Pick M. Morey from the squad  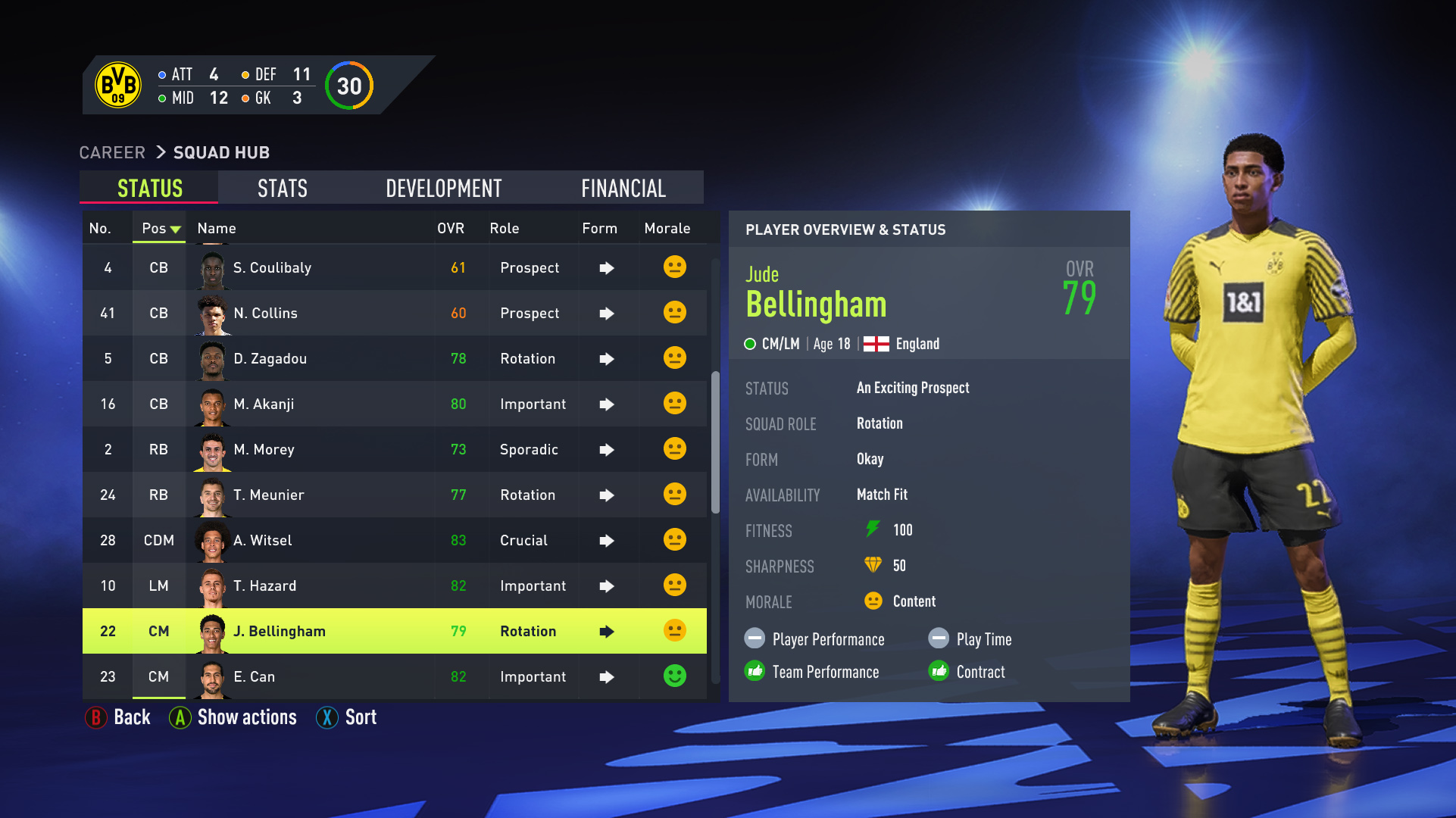[394, 449]
